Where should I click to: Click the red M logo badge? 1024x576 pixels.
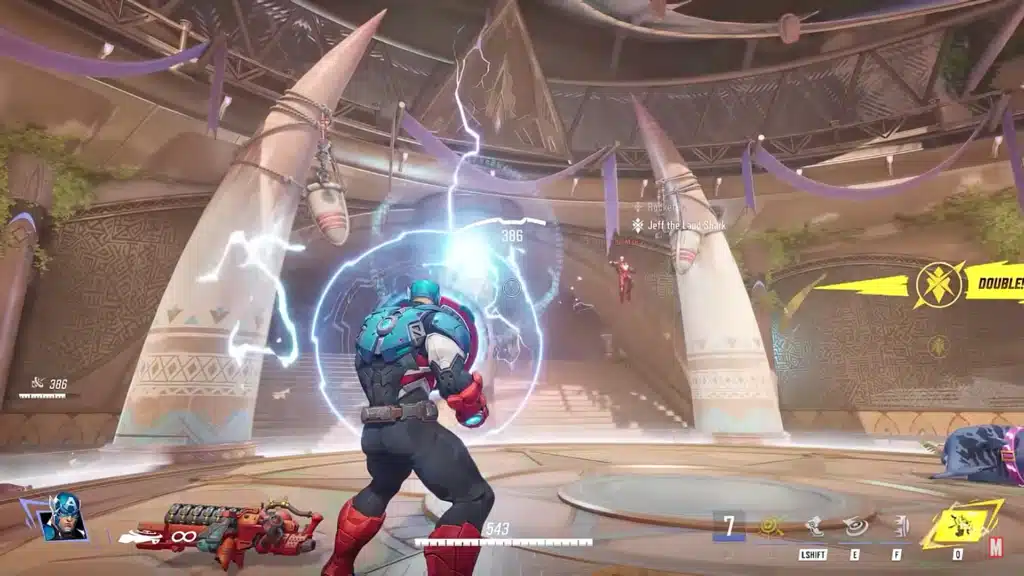(996, 547)
